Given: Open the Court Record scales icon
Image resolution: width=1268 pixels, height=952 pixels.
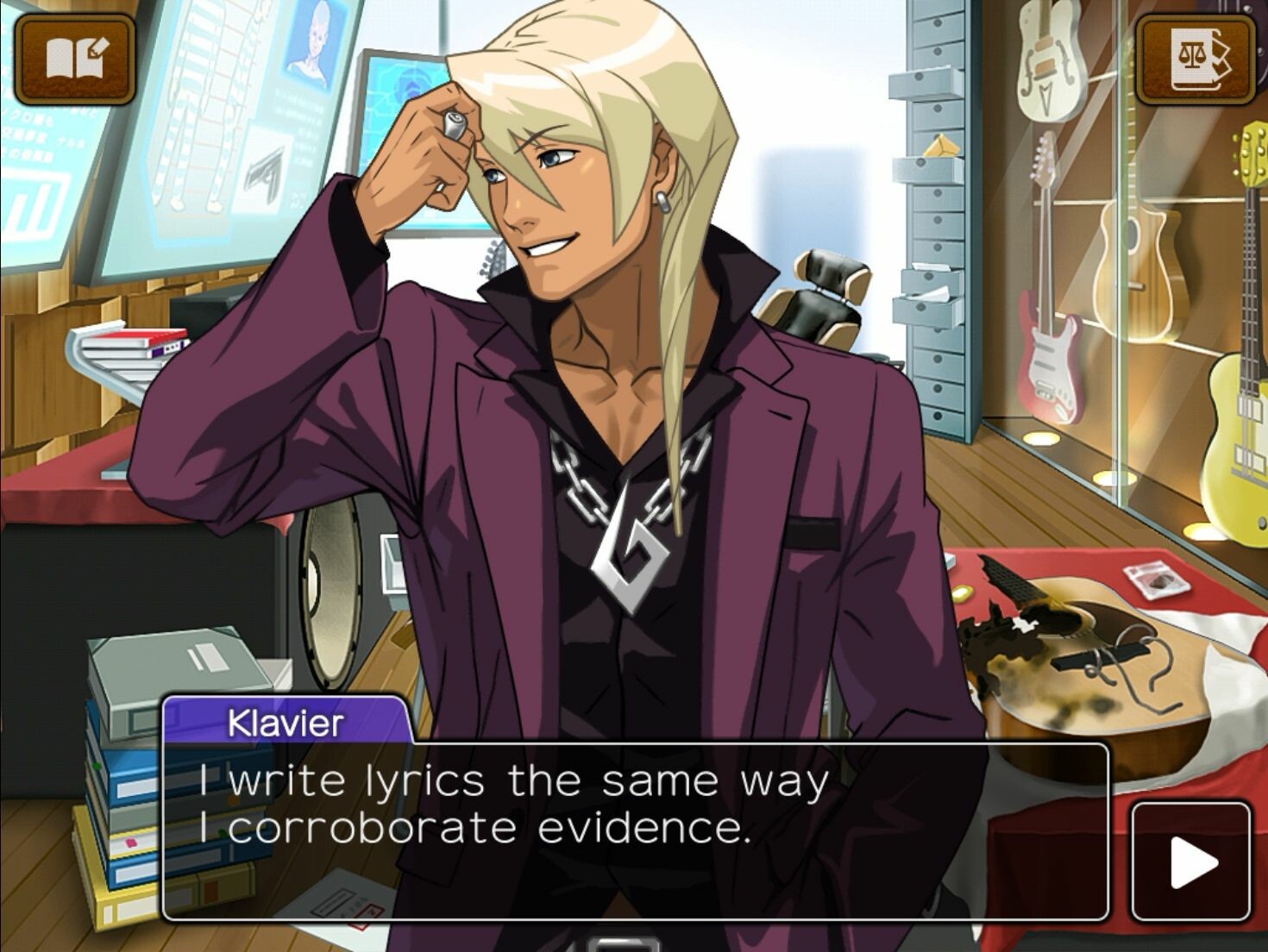Looking at the screenshot, I should point(1195,59).
